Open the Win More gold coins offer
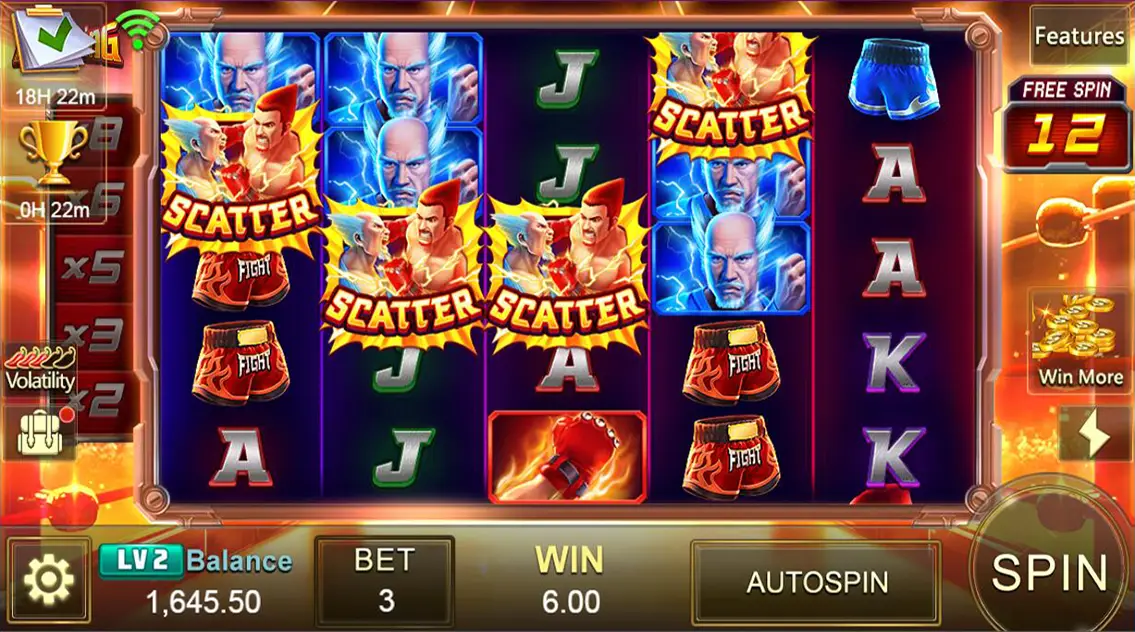1135x632 pixels. [1080, 341]
